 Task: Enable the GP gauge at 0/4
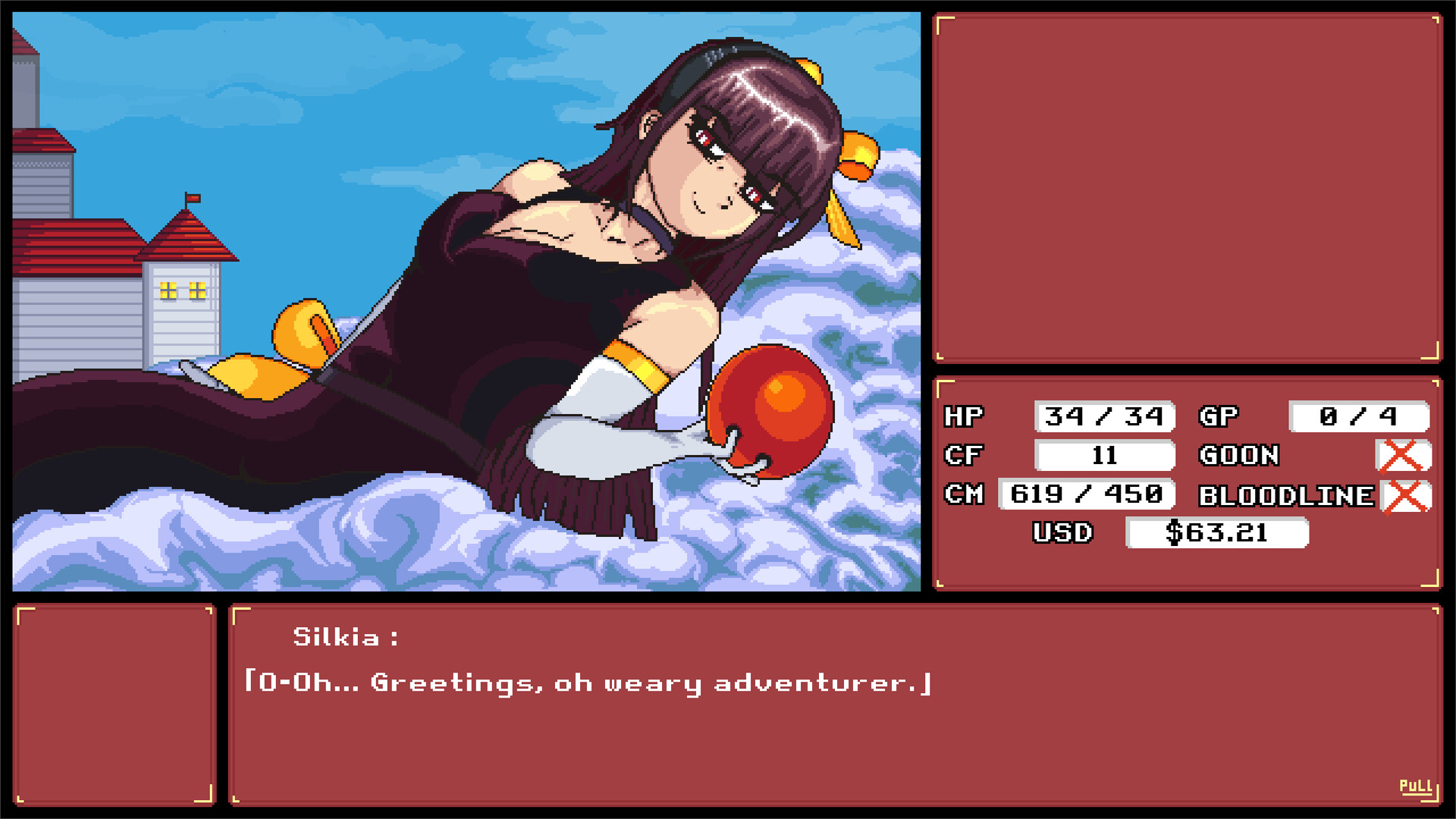coord(1358,416)
